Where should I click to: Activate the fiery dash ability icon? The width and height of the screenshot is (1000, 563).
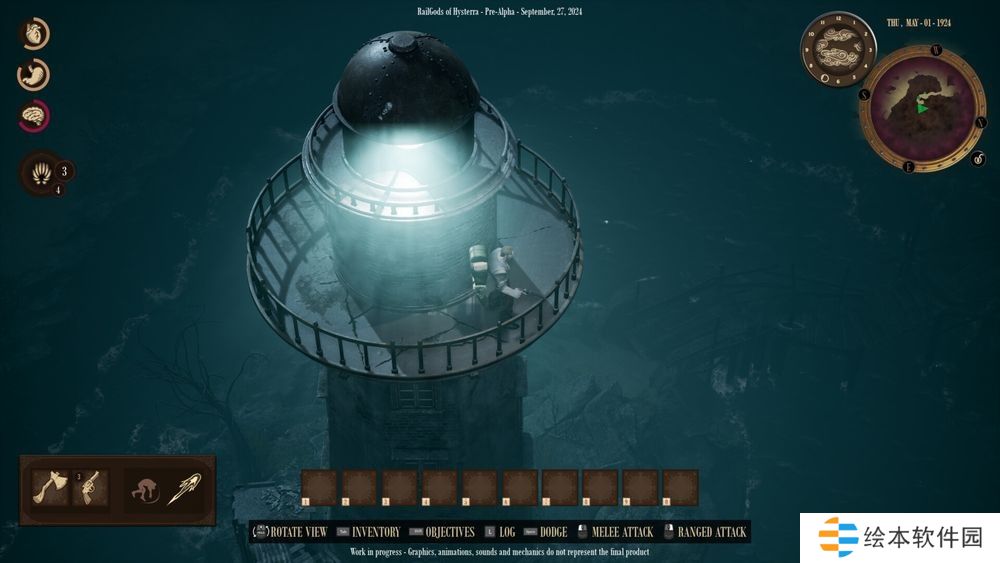pyautogui.click(x=184, y=490)
